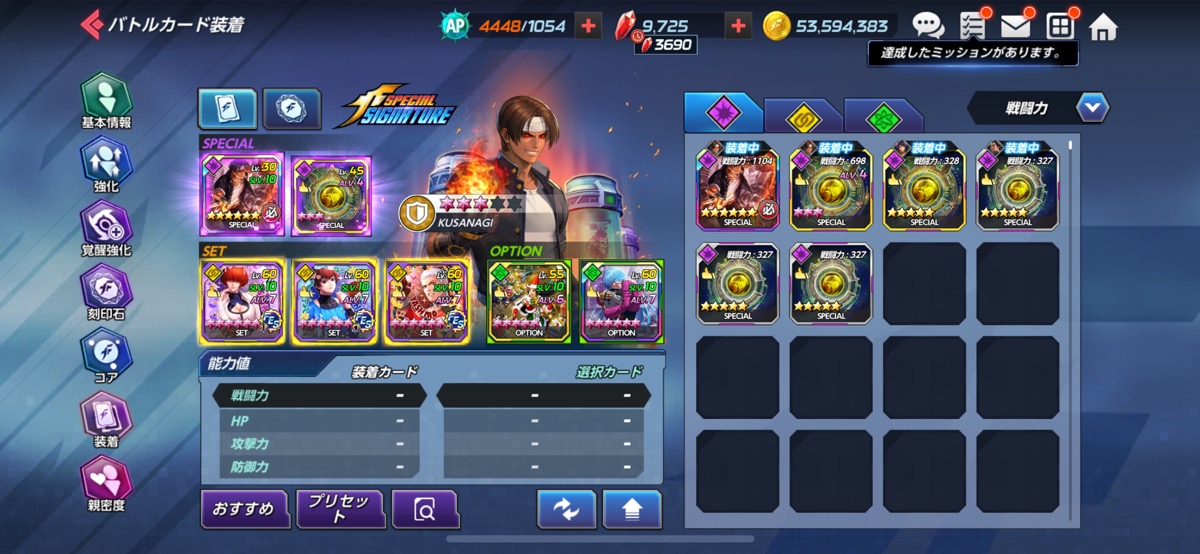
Task: Click the おすすめ button
Action: [x=243, y=509]
